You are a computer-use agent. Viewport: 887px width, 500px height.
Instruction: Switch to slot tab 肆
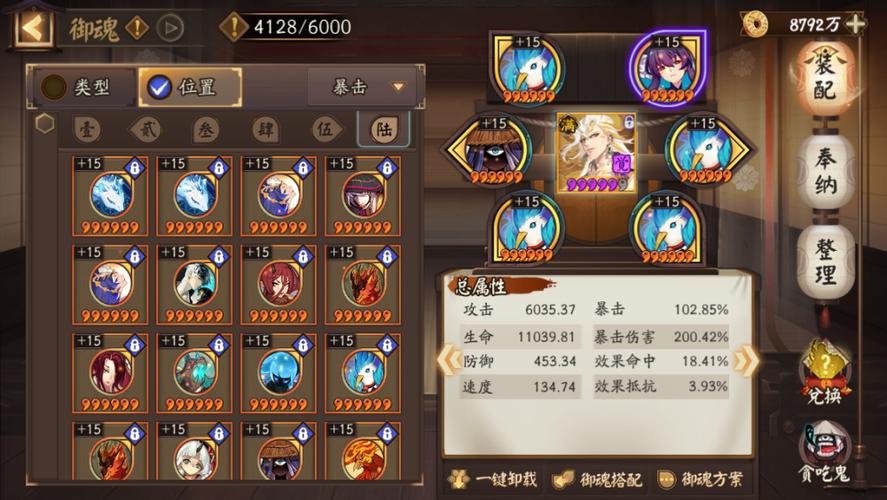point(264,129)
